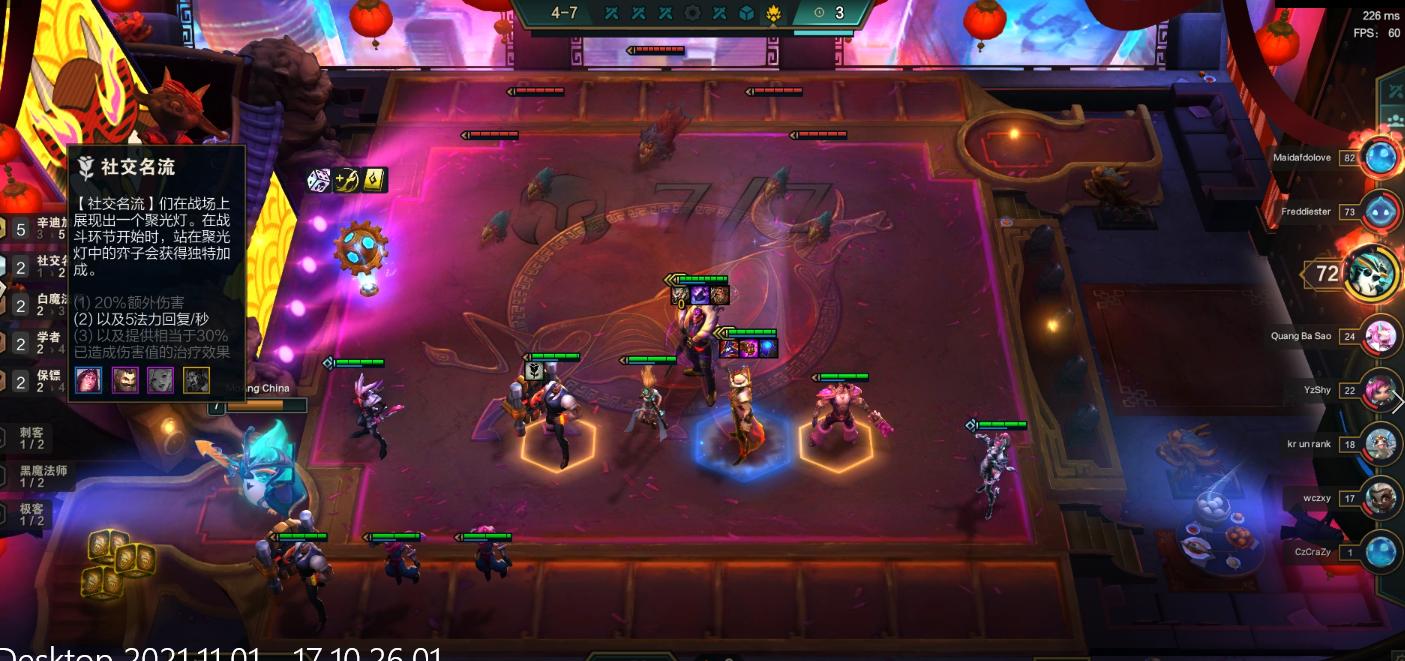Open wczxy's board from the scoreboard
1405x661 pixels.
(x=1381, y=498)
